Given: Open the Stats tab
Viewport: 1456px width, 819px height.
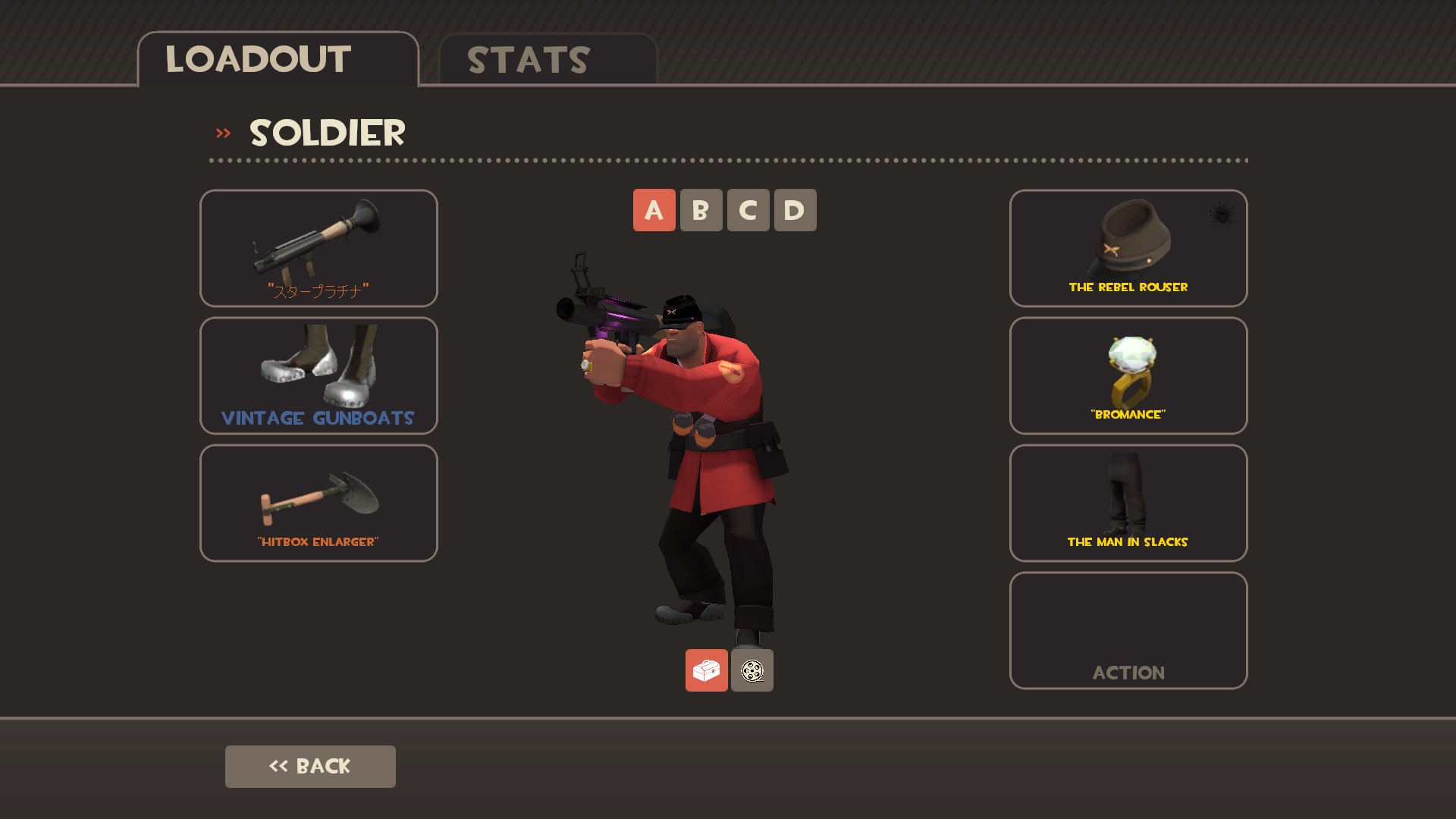Looking at the screenshot, I should (x=547, y=60).
